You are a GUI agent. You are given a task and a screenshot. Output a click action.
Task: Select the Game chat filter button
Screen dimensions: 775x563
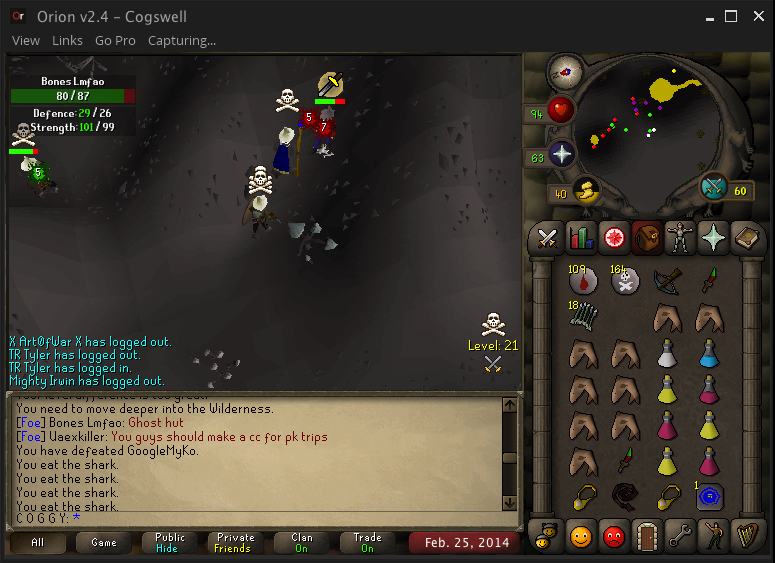point(103,543)
